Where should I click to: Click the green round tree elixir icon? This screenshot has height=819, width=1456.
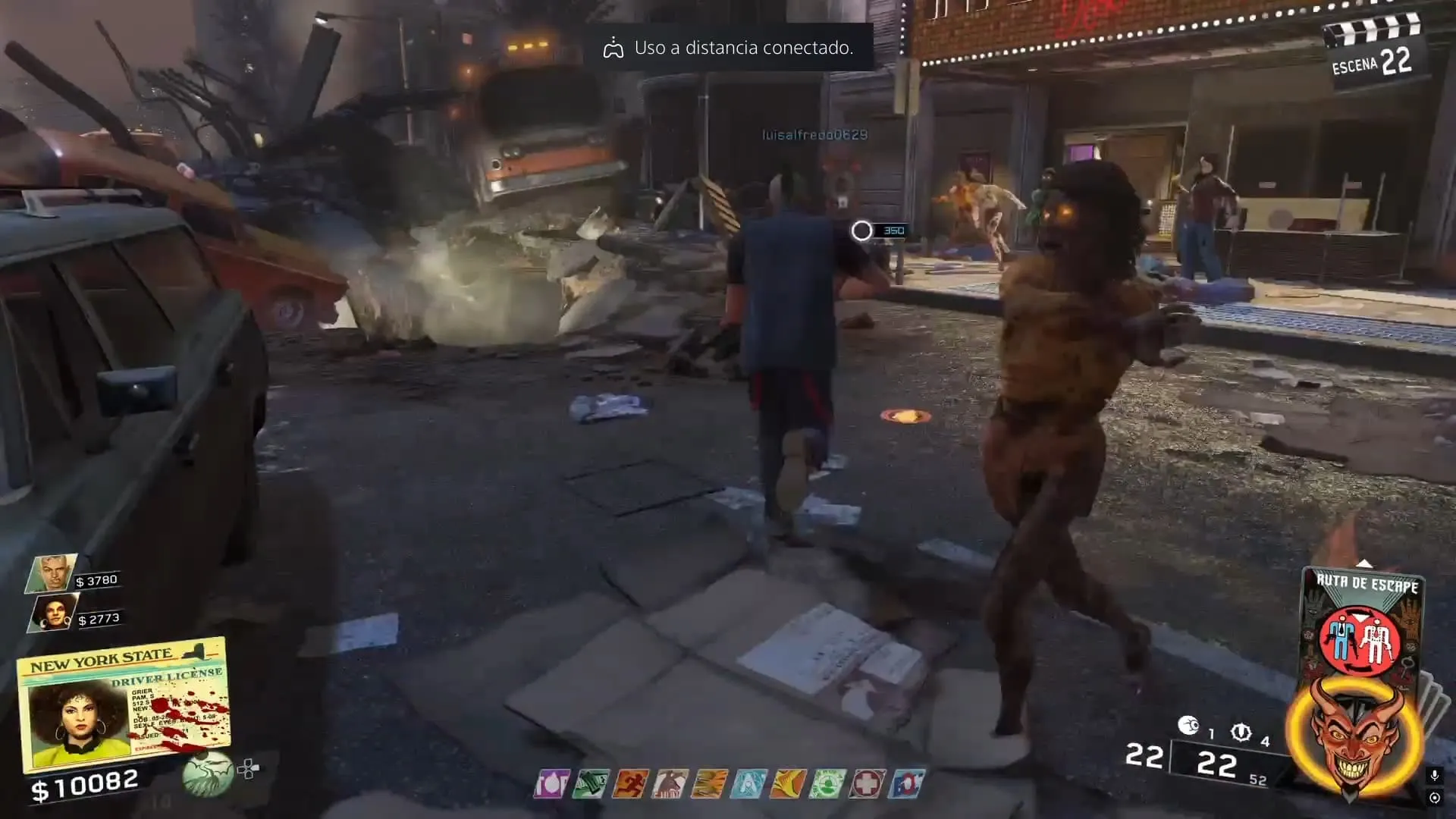(207, 773)
